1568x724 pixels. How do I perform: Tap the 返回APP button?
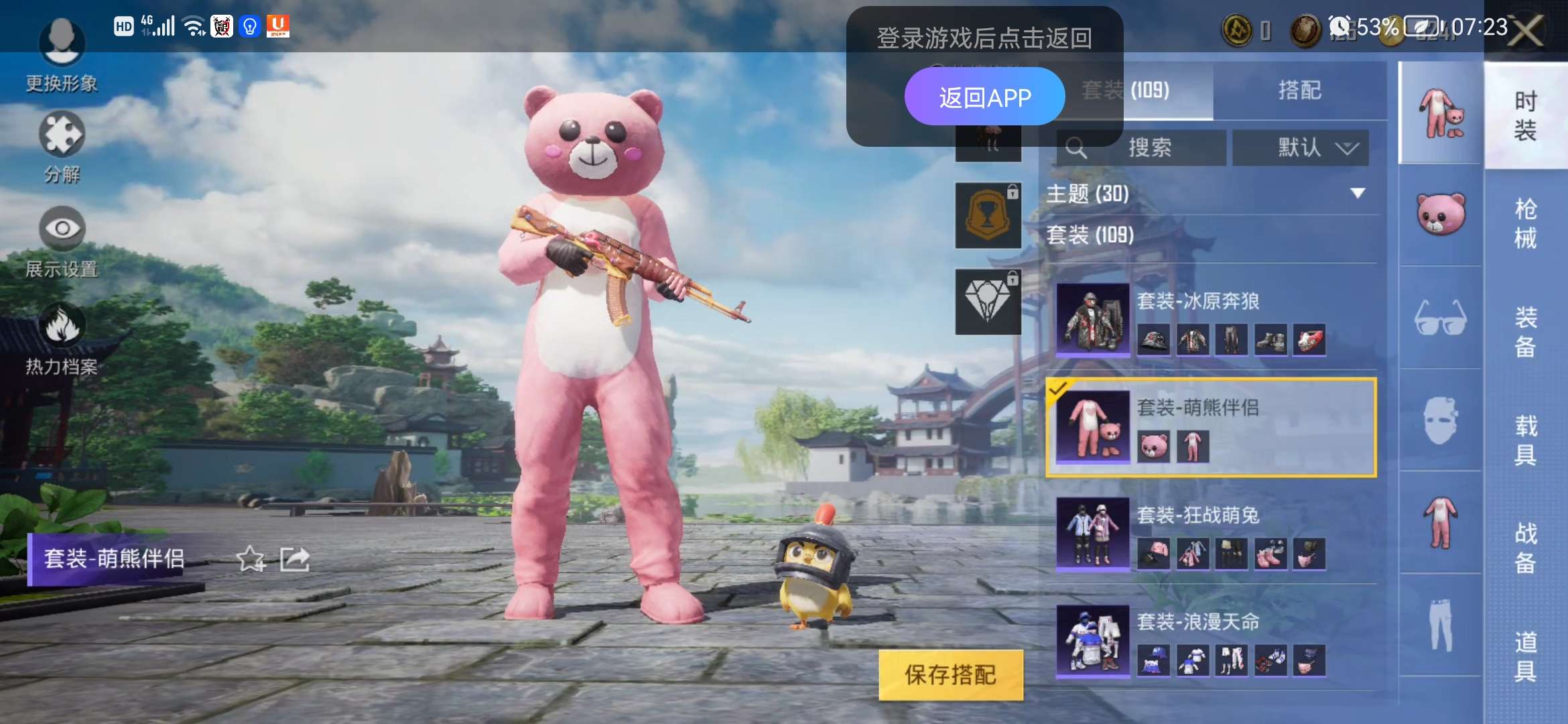(985, 96)
